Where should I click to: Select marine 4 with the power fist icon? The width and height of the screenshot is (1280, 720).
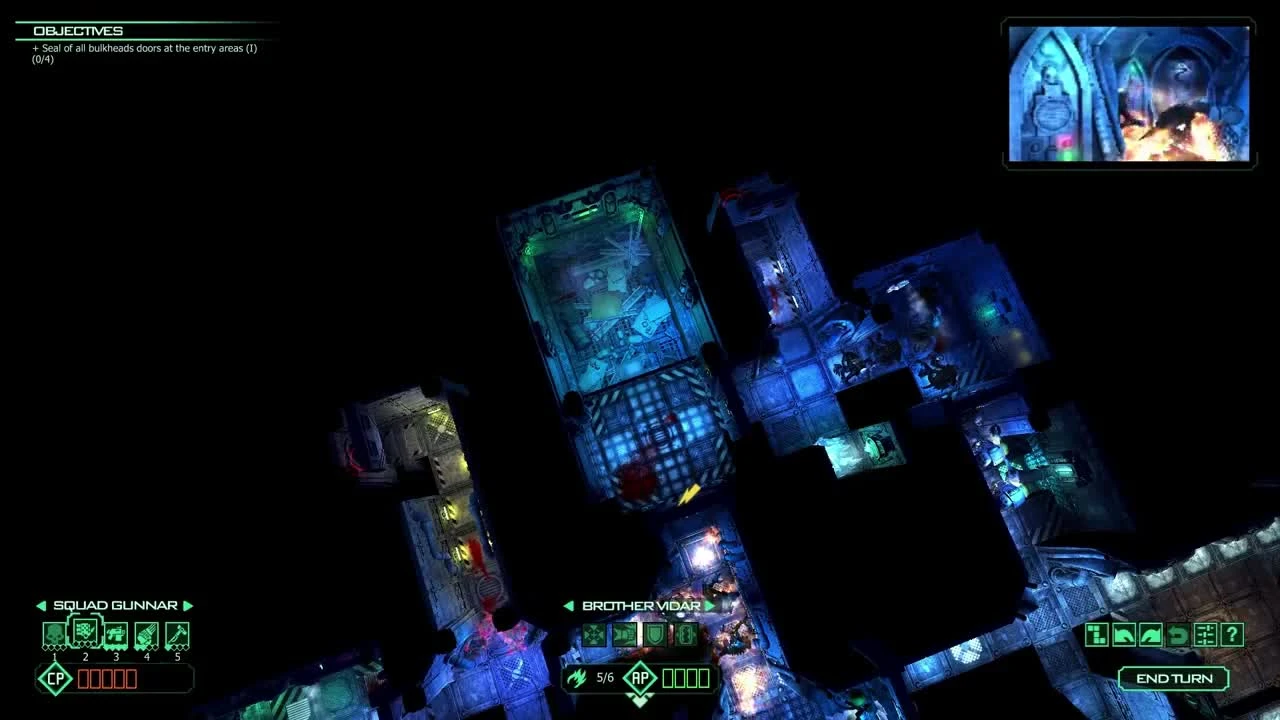click(146, 633)
